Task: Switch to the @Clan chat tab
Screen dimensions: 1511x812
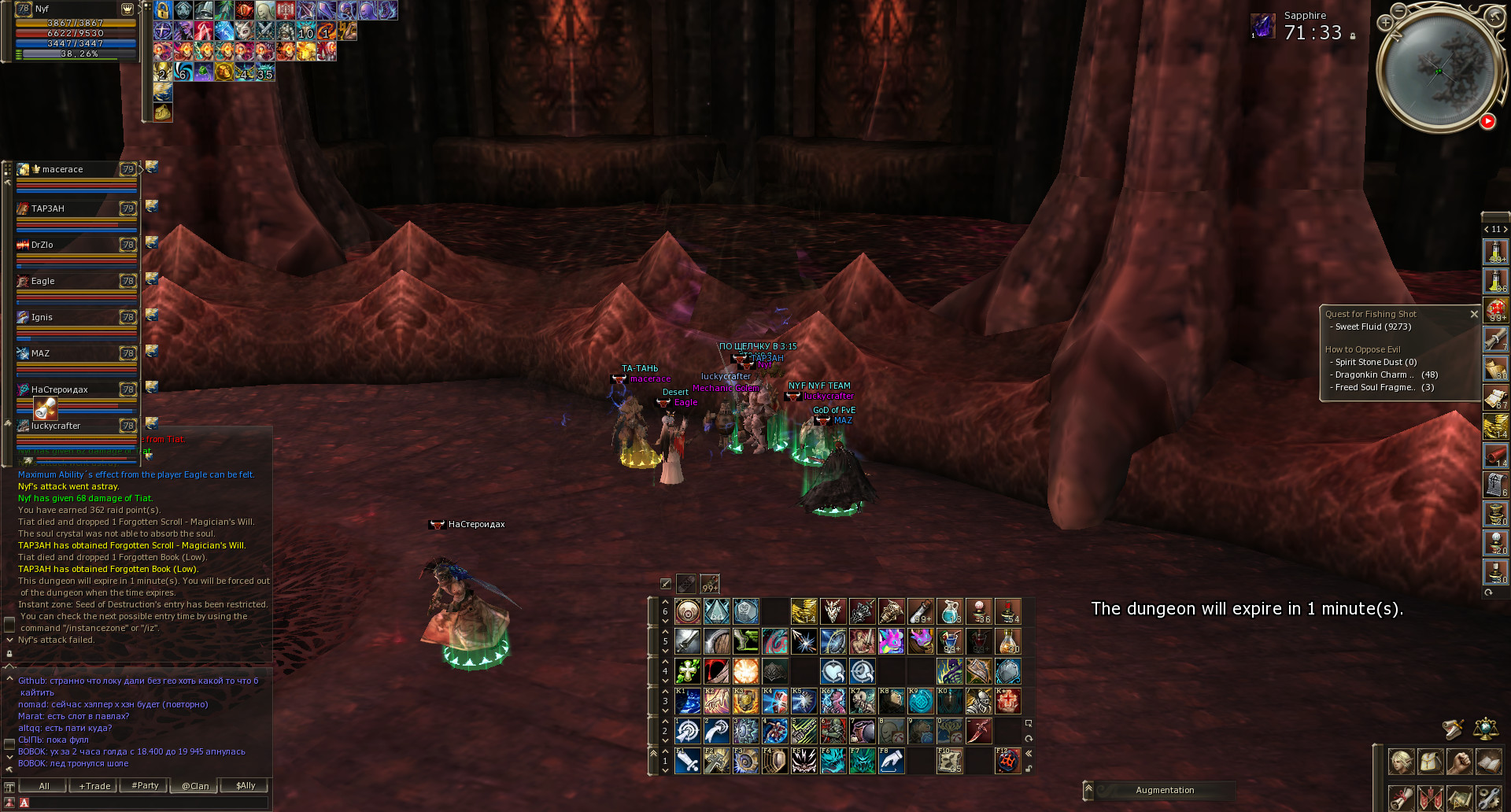Action: click(195, 786)
